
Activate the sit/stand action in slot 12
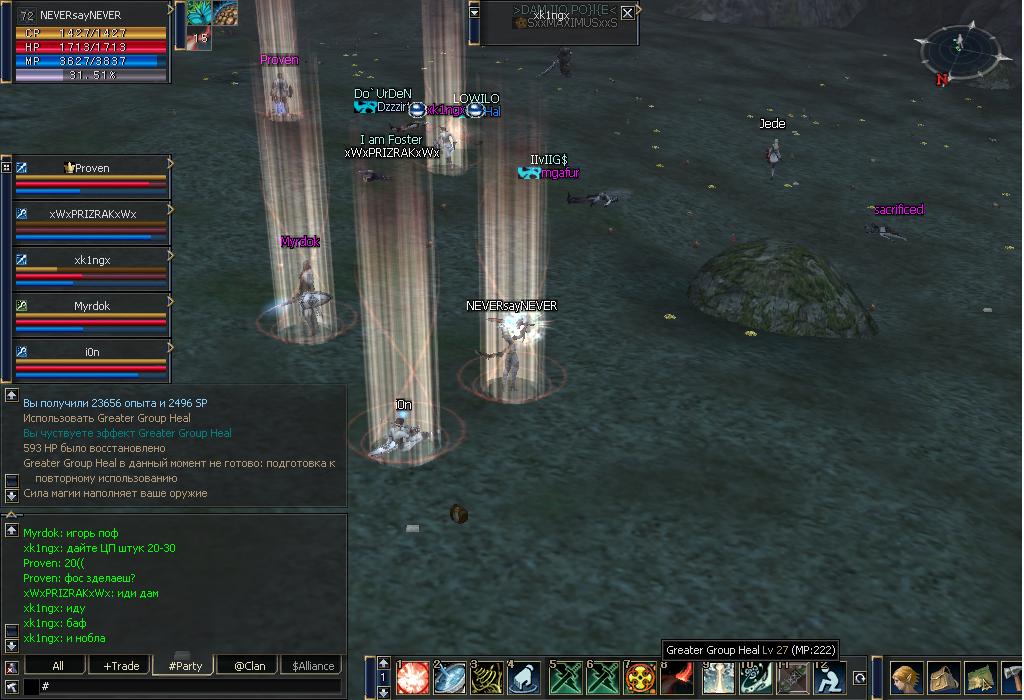(x=830, y=678)
